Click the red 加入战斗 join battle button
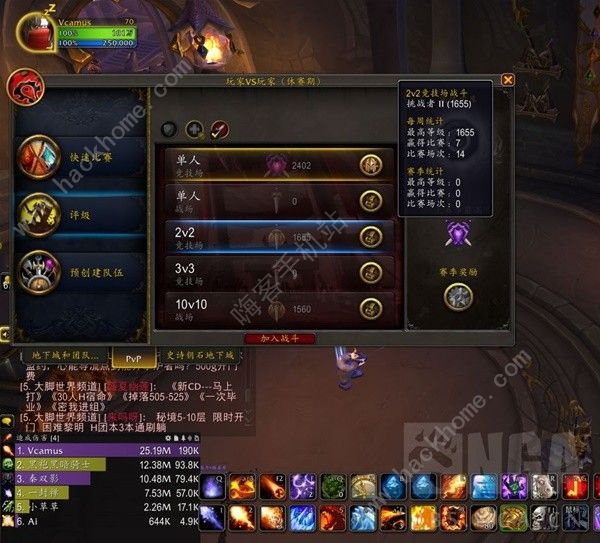600x543 pixels. [x=279, y=339]
